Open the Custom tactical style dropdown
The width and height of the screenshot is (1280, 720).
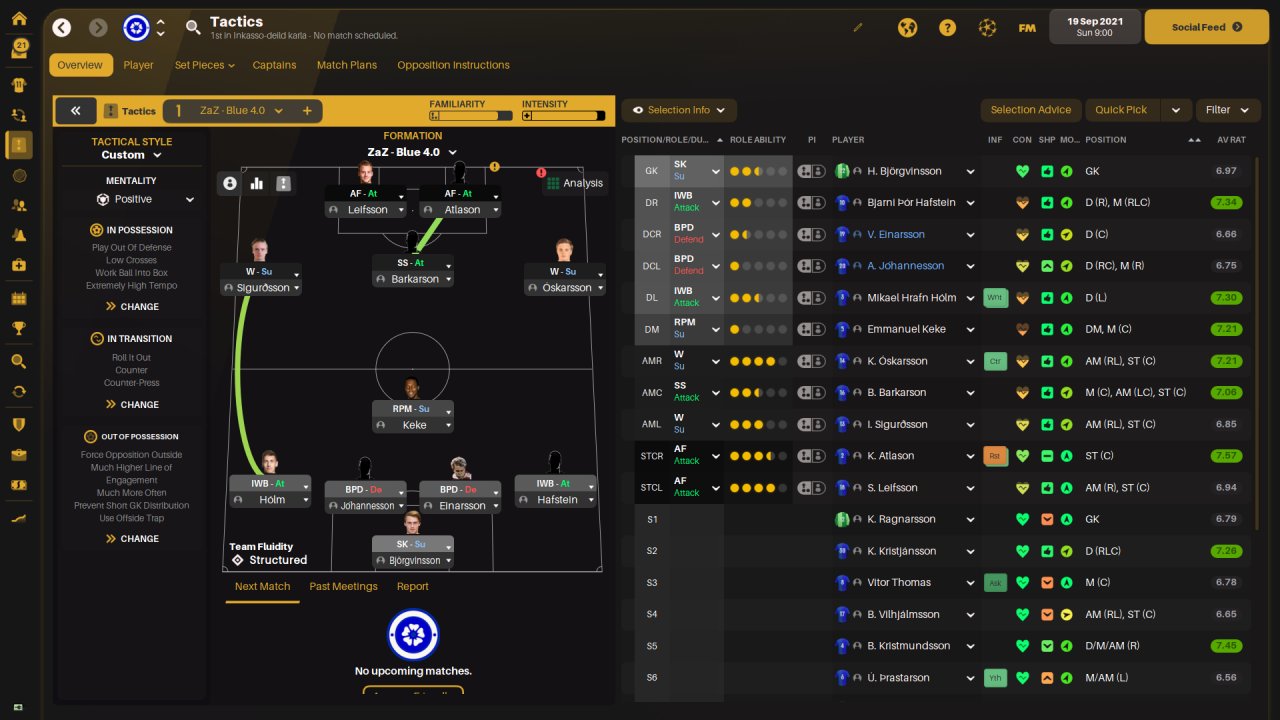pos(131,155)
